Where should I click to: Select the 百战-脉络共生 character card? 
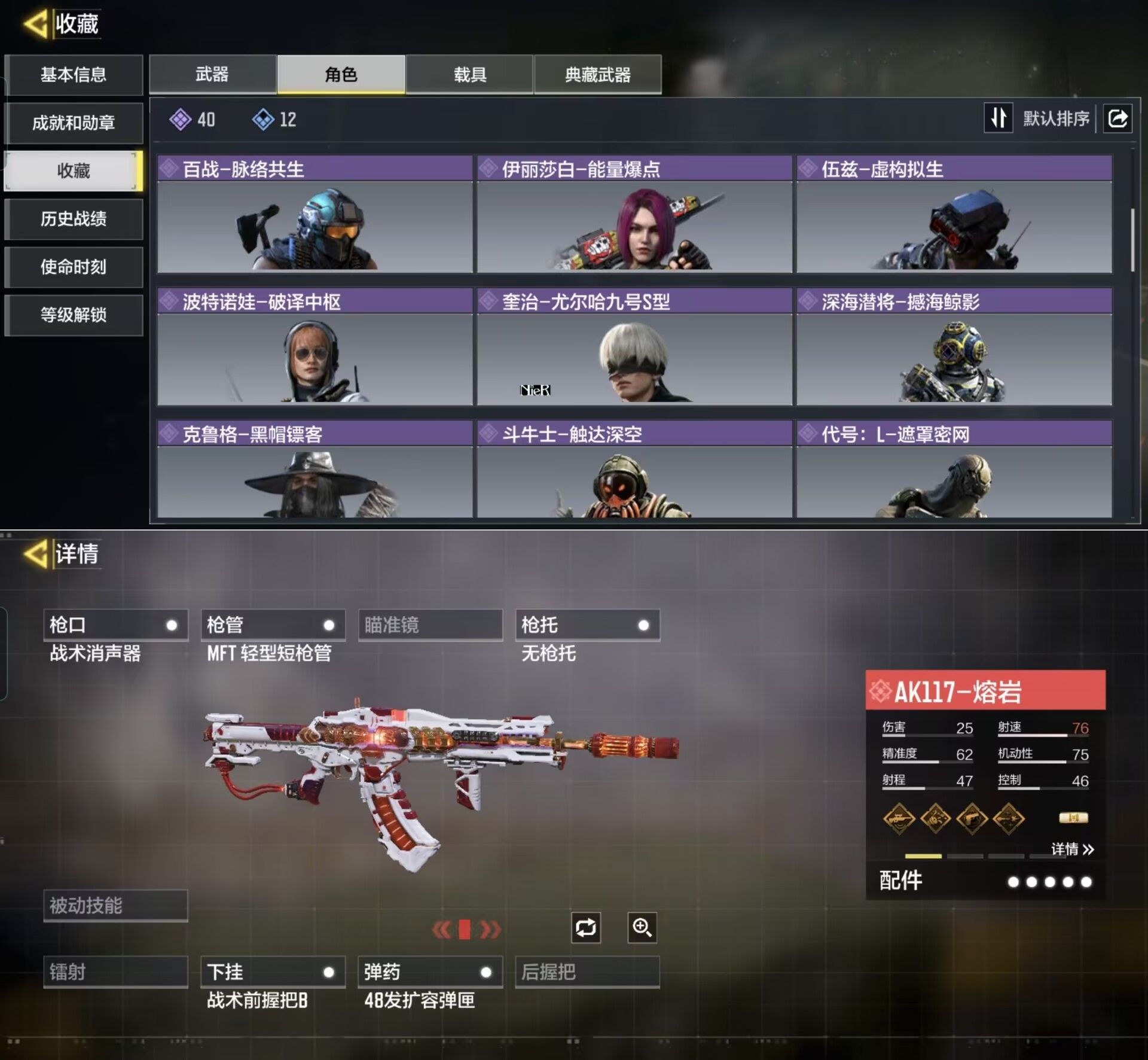315,214
